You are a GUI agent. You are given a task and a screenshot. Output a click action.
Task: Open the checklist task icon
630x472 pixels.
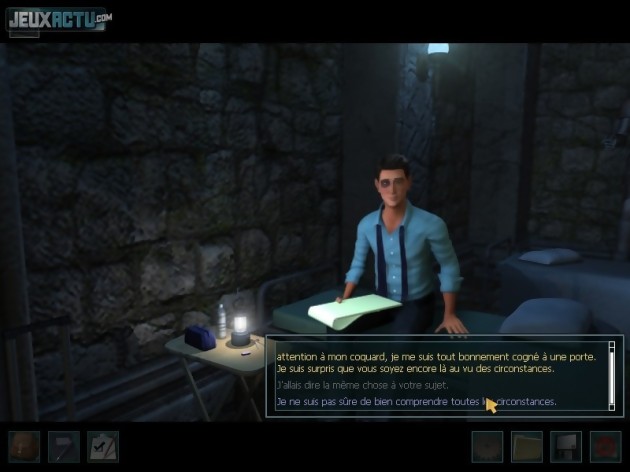(x=102, y=446)
